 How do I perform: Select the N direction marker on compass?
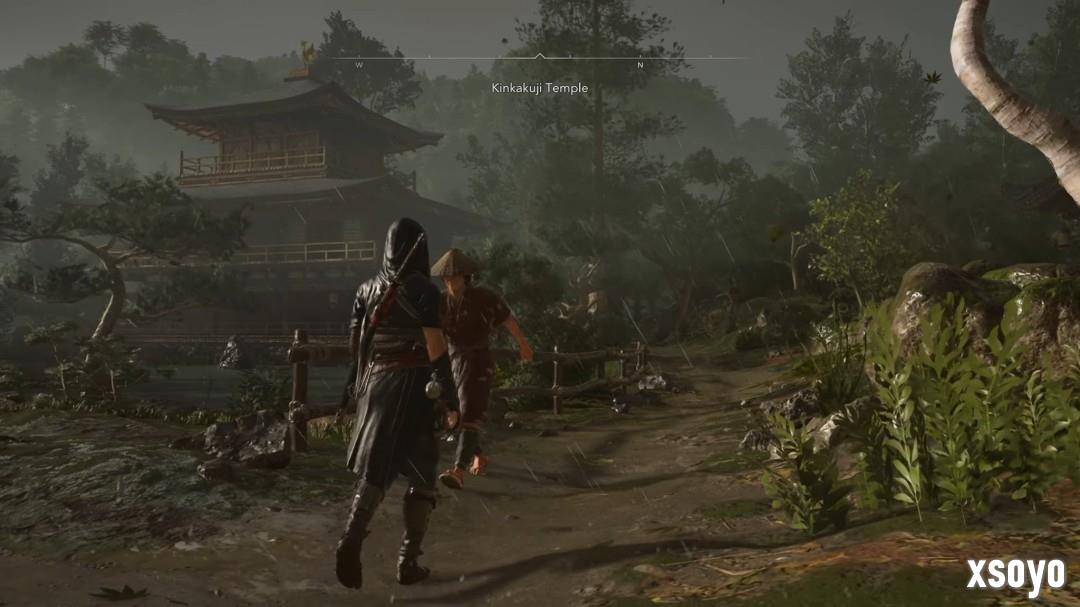pos(640,65)
